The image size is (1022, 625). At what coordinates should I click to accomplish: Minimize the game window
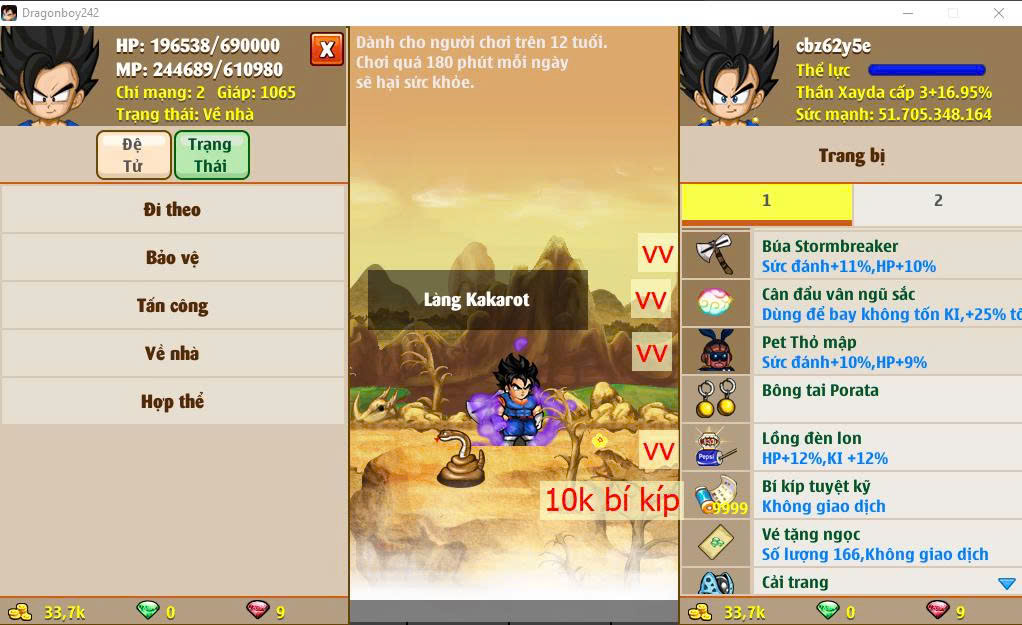[907, 13]
